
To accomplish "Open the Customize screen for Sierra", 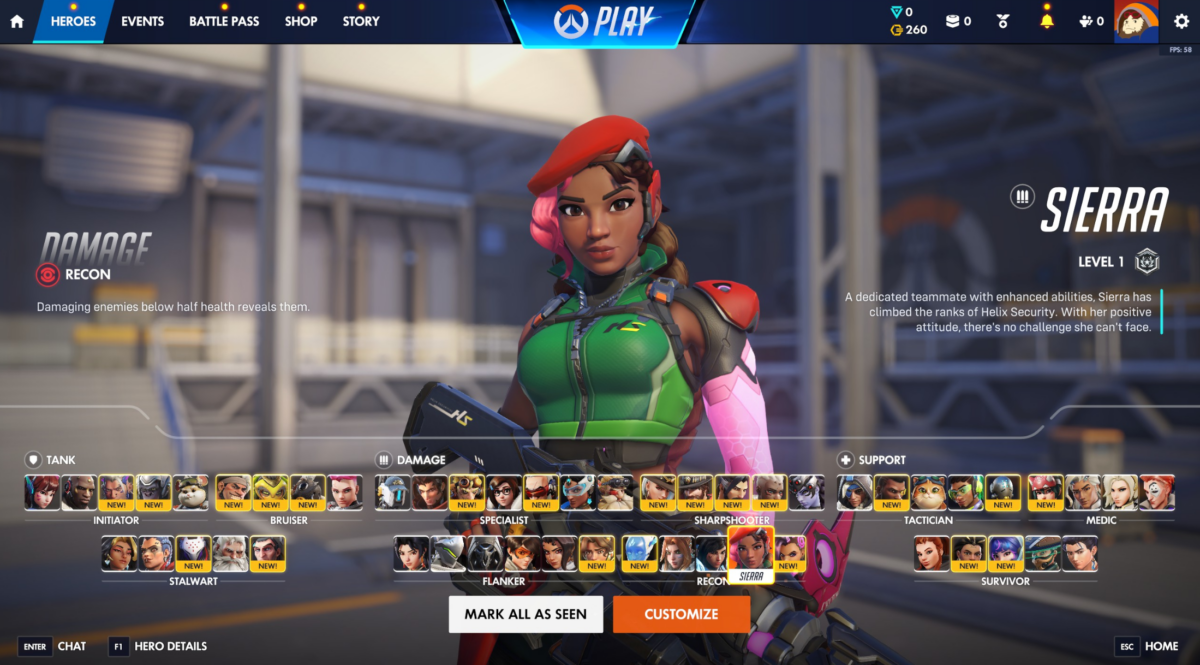I will 681,614.
